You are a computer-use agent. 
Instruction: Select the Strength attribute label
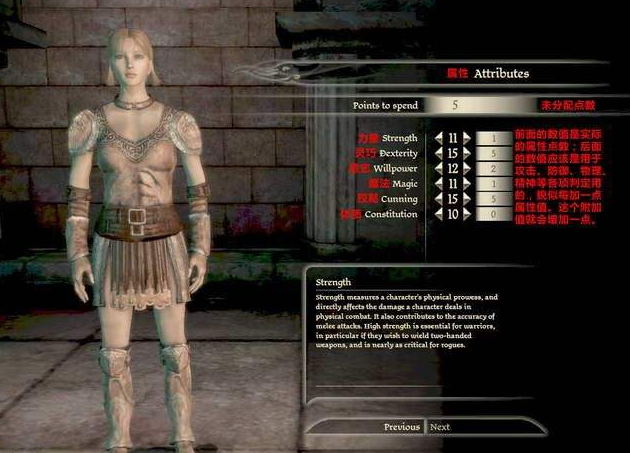click(x=399, y=137)
